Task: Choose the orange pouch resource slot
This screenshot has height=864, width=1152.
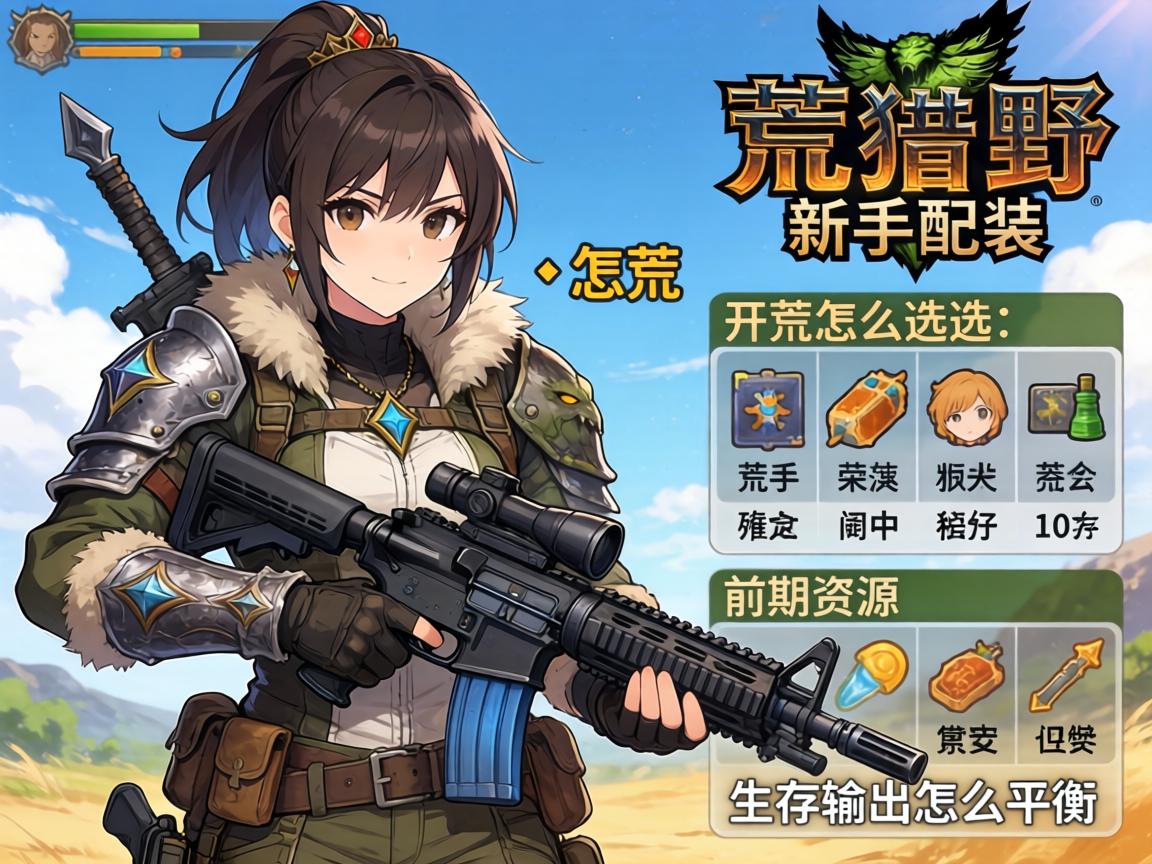Action: click(x=967, y=678)
